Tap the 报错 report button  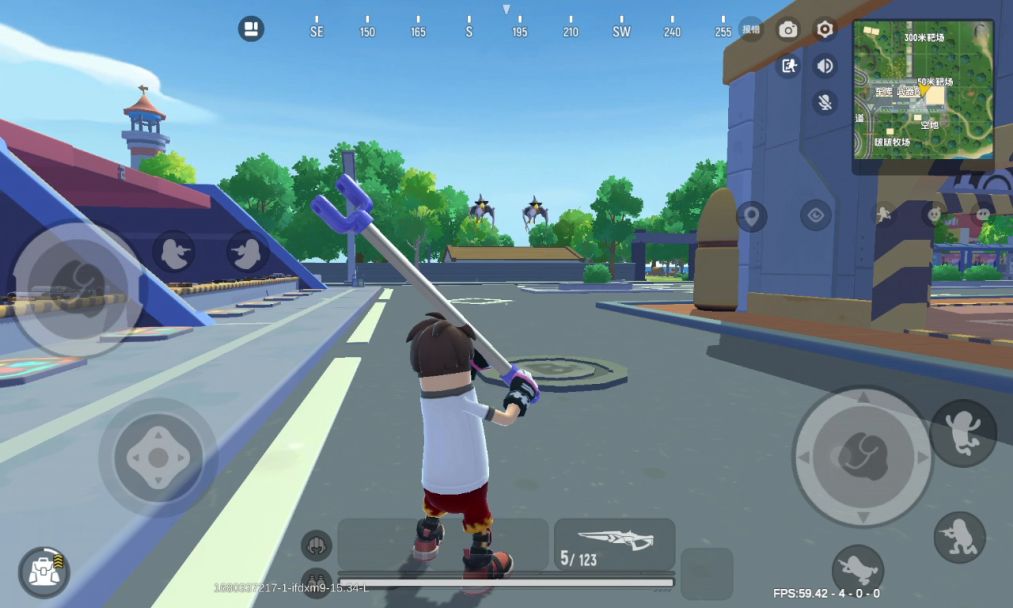751,29
